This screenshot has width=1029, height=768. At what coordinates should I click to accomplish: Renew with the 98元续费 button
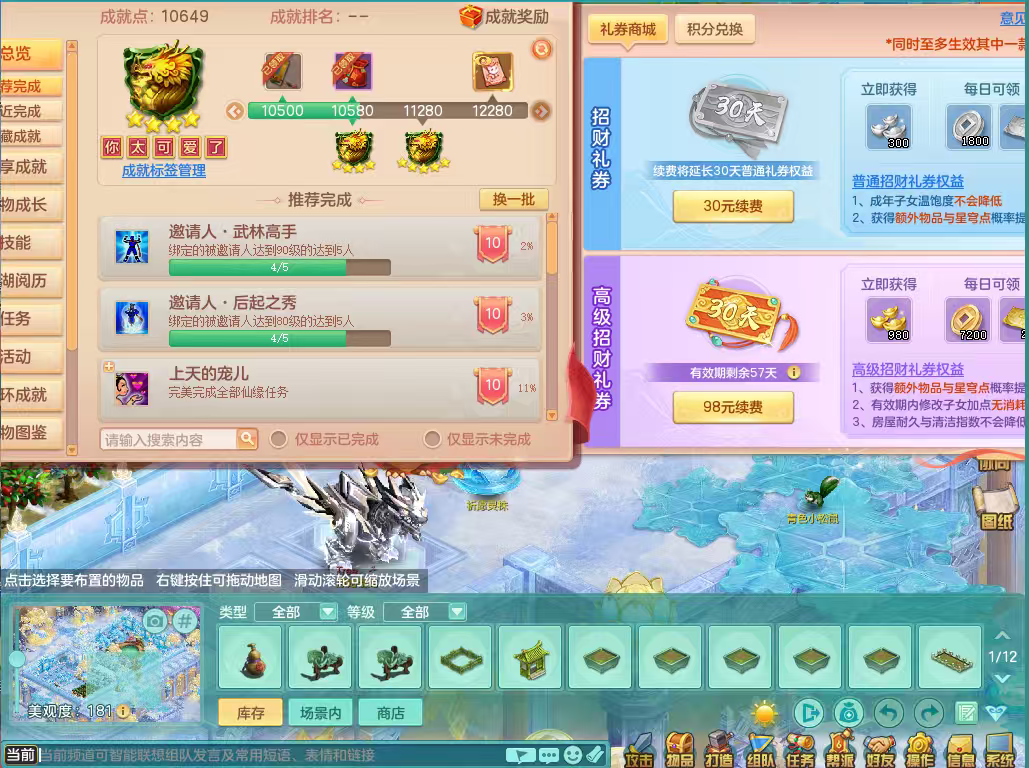733,407
